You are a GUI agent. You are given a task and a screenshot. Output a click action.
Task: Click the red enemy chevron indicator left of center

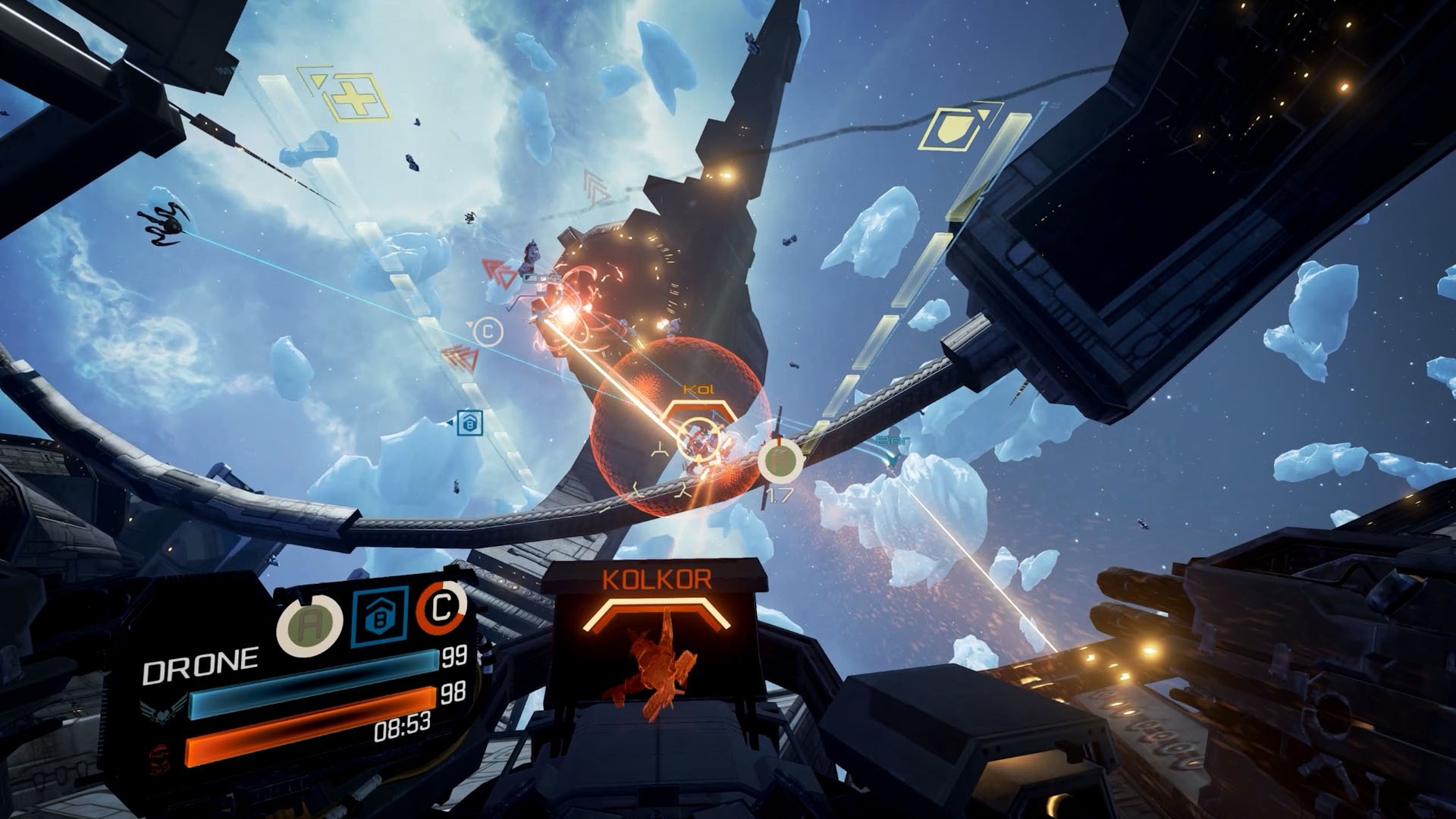coord(493,269)
